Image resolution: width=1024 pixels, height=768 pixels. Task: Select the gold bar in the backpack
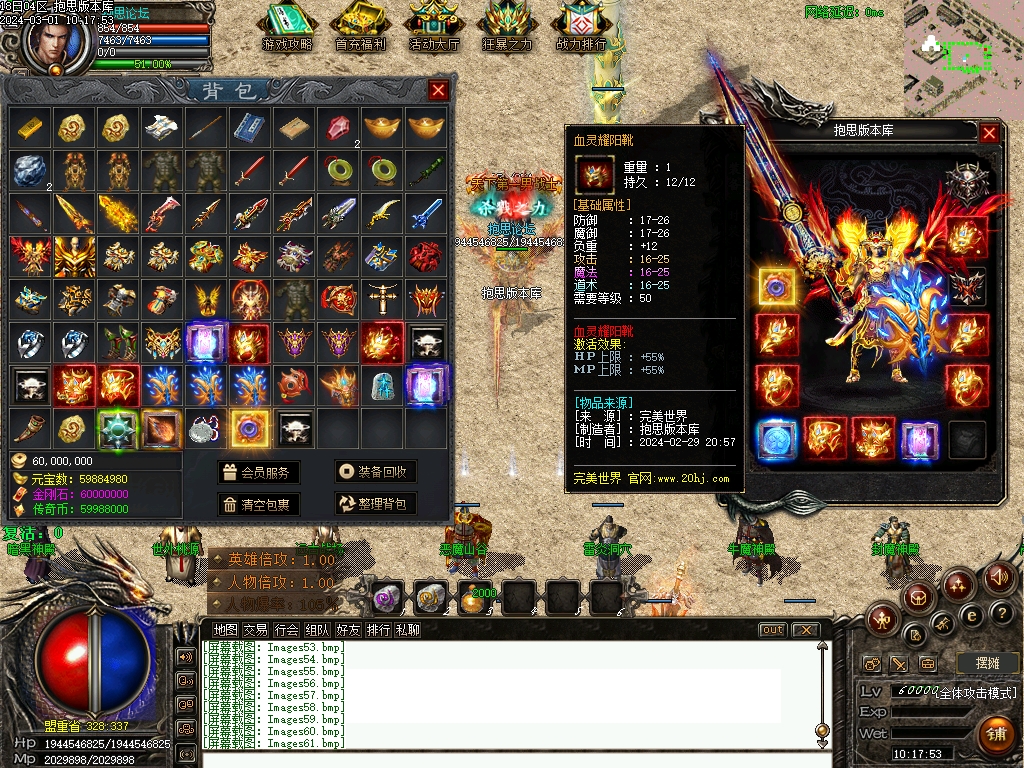coord(30,127)
